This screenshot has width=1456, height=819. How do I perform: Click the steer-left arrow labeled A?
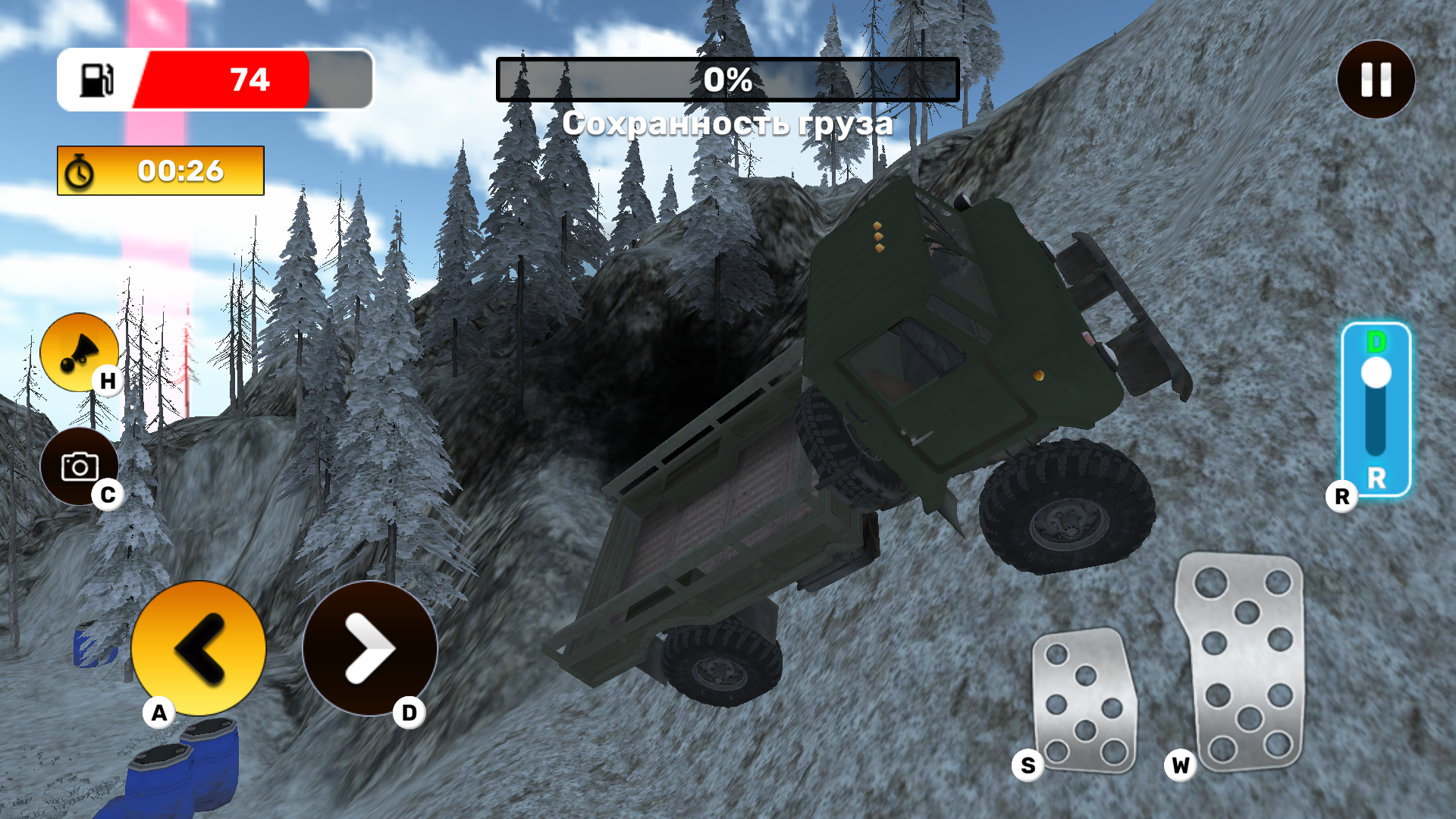pyautogui.click(x=199, y=651)
